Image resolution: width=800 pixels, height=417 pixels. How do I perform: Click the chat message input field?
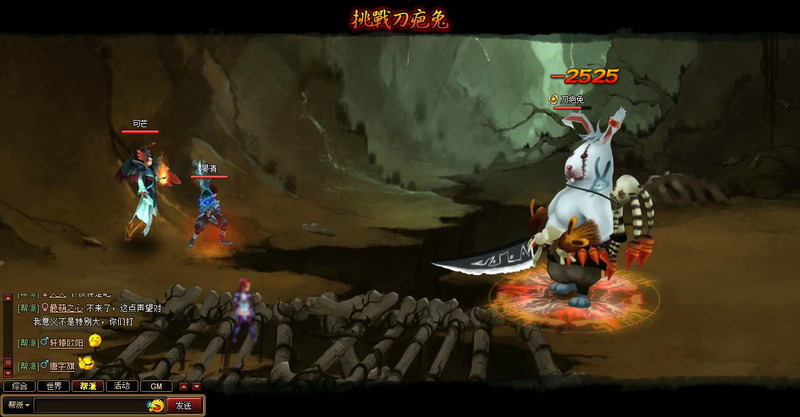(x=90, y=405)
